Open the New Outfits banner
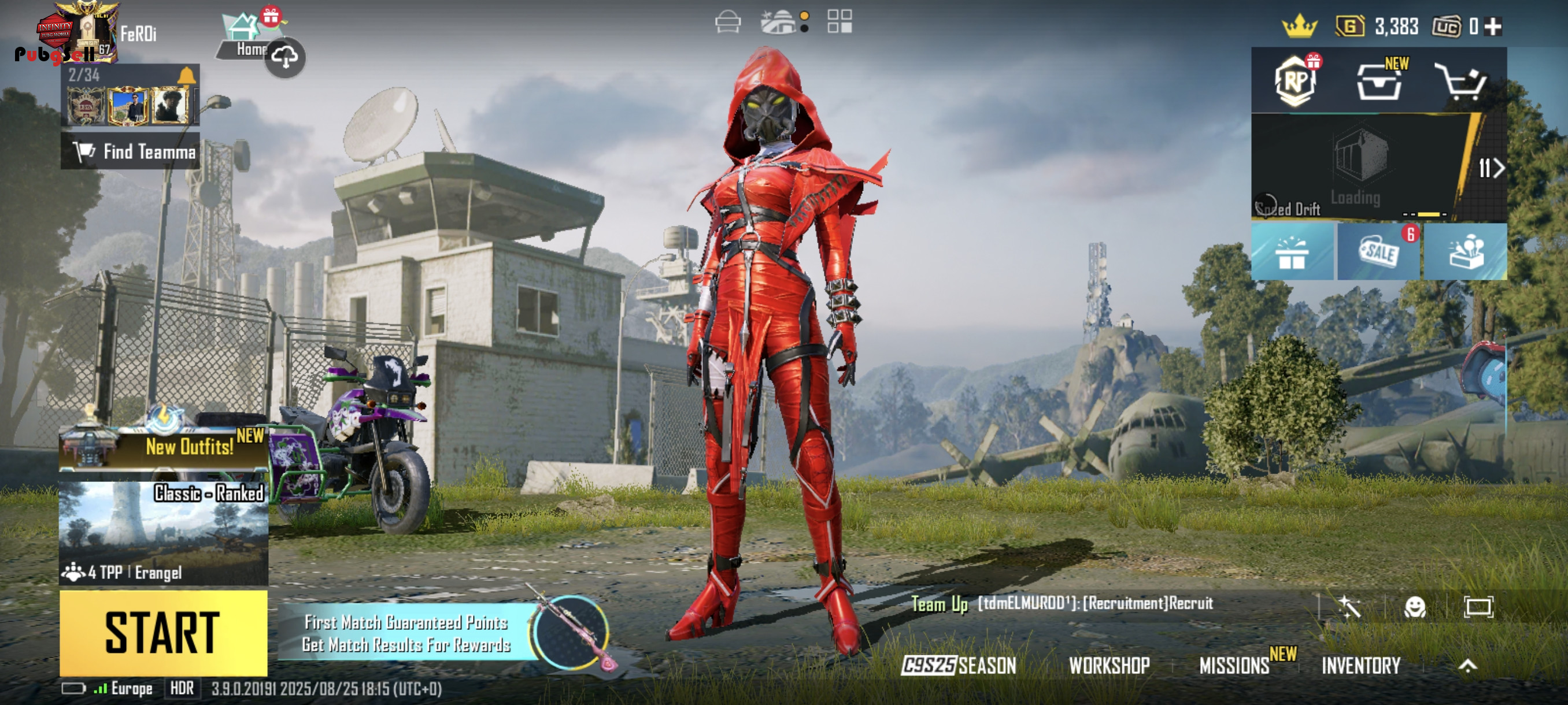 163,447
